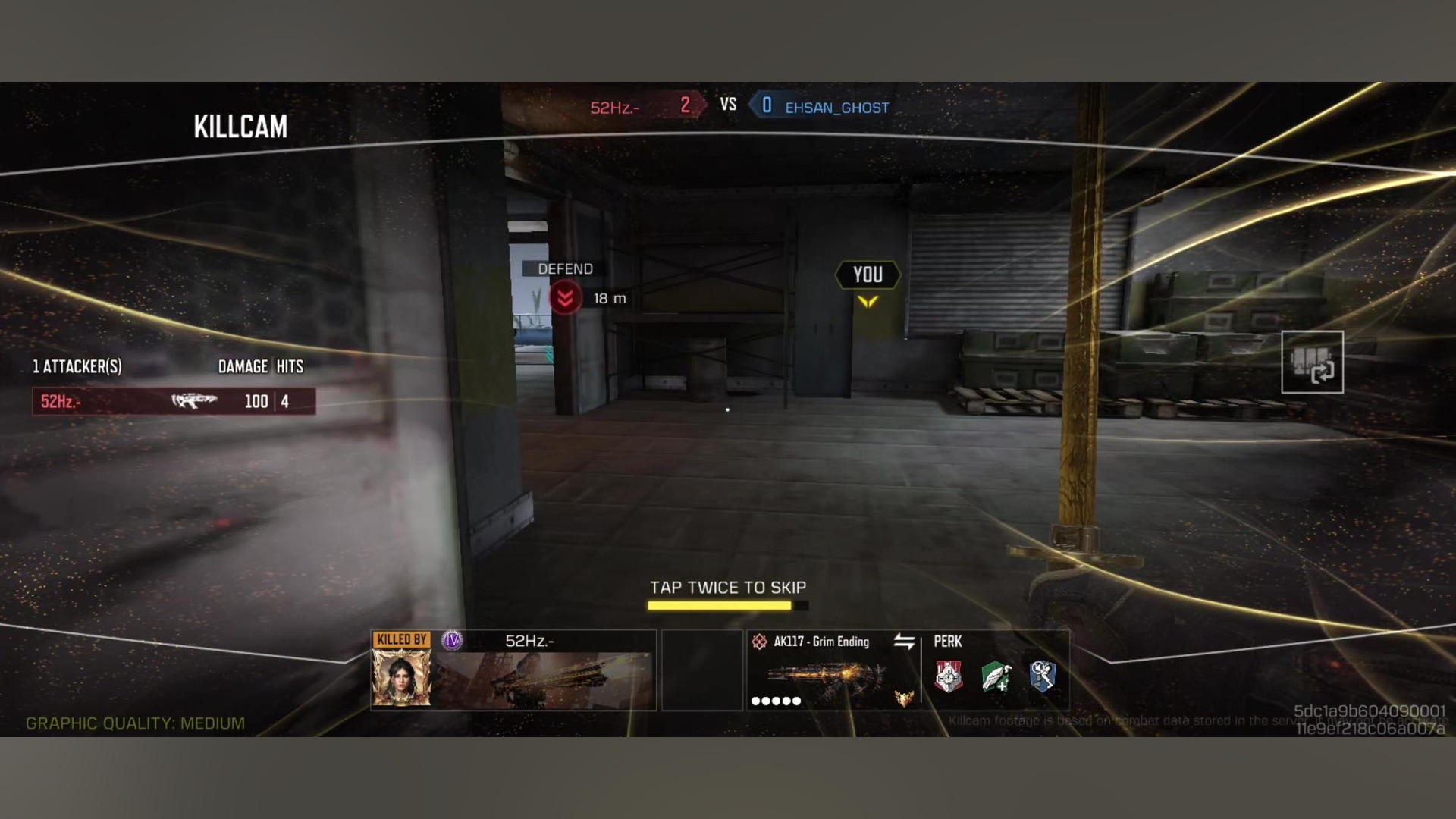Tap the TAP TWICE TO SKIP prompt
Viewport: 1456px width, 819px height.
click(727, 588)
